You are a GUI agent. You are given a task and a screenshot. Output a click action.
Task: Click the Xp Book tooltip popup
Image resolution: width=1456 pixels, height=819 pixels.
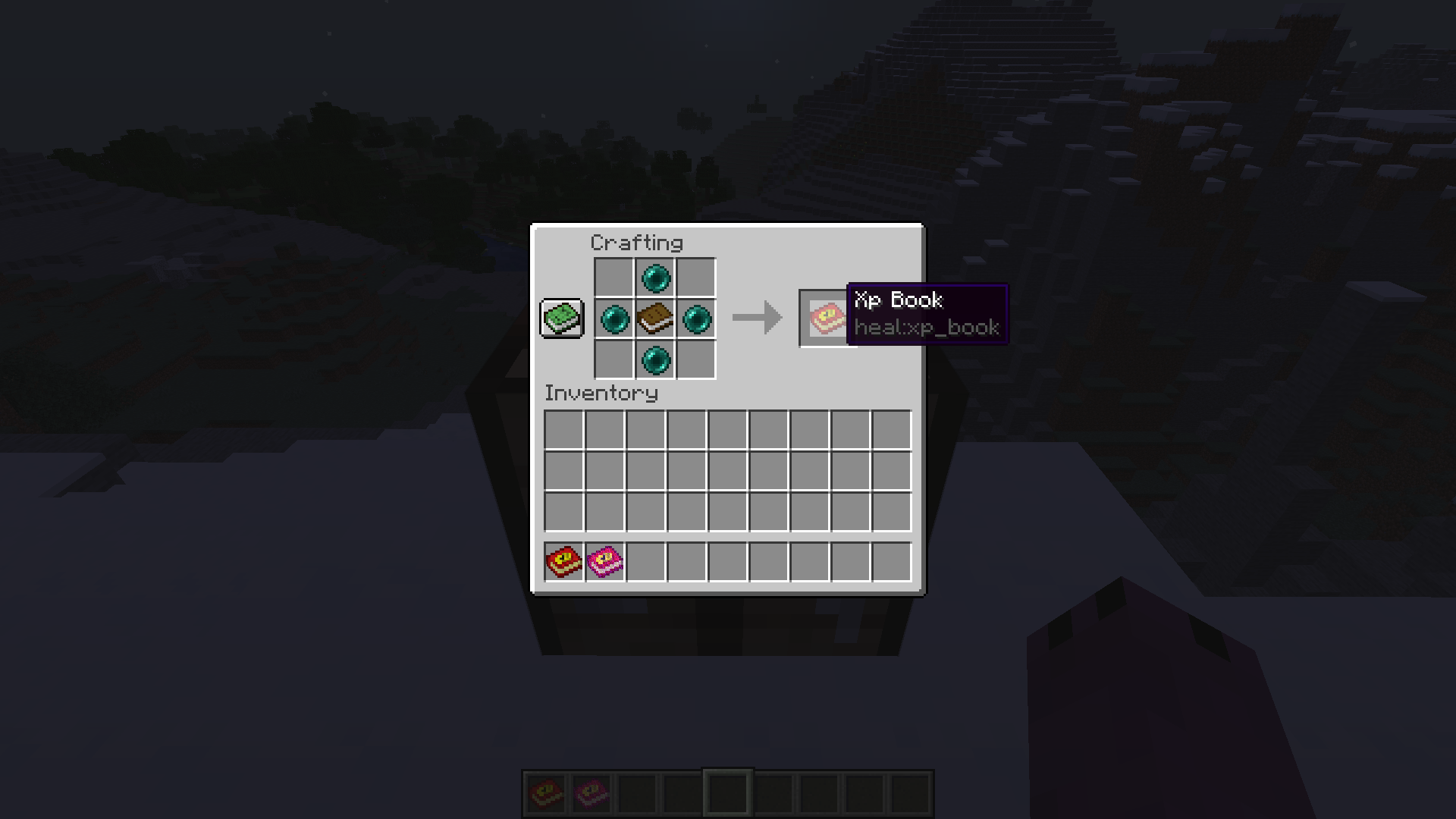[x=927, y=313]
